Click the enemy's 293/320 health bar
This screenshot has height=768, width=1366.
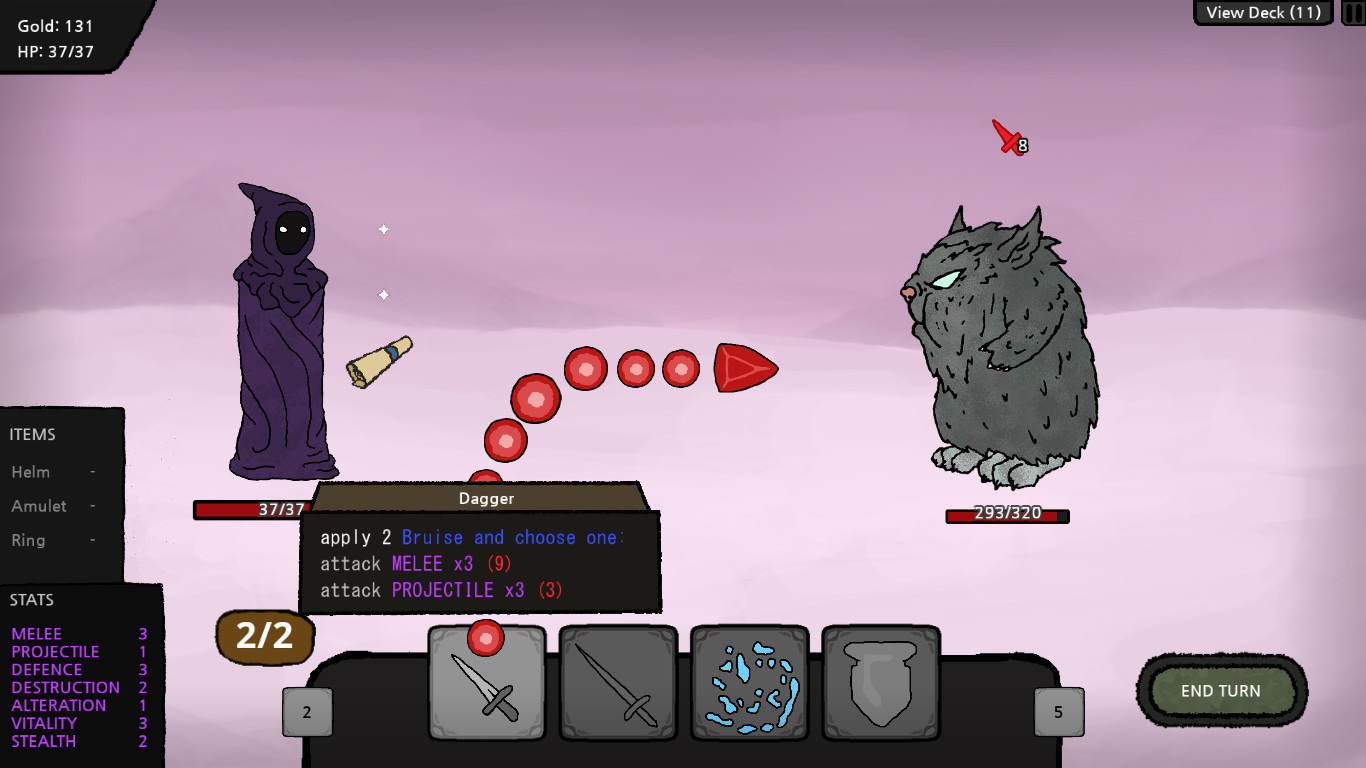pyautogui.click(x=1007, y=516)
